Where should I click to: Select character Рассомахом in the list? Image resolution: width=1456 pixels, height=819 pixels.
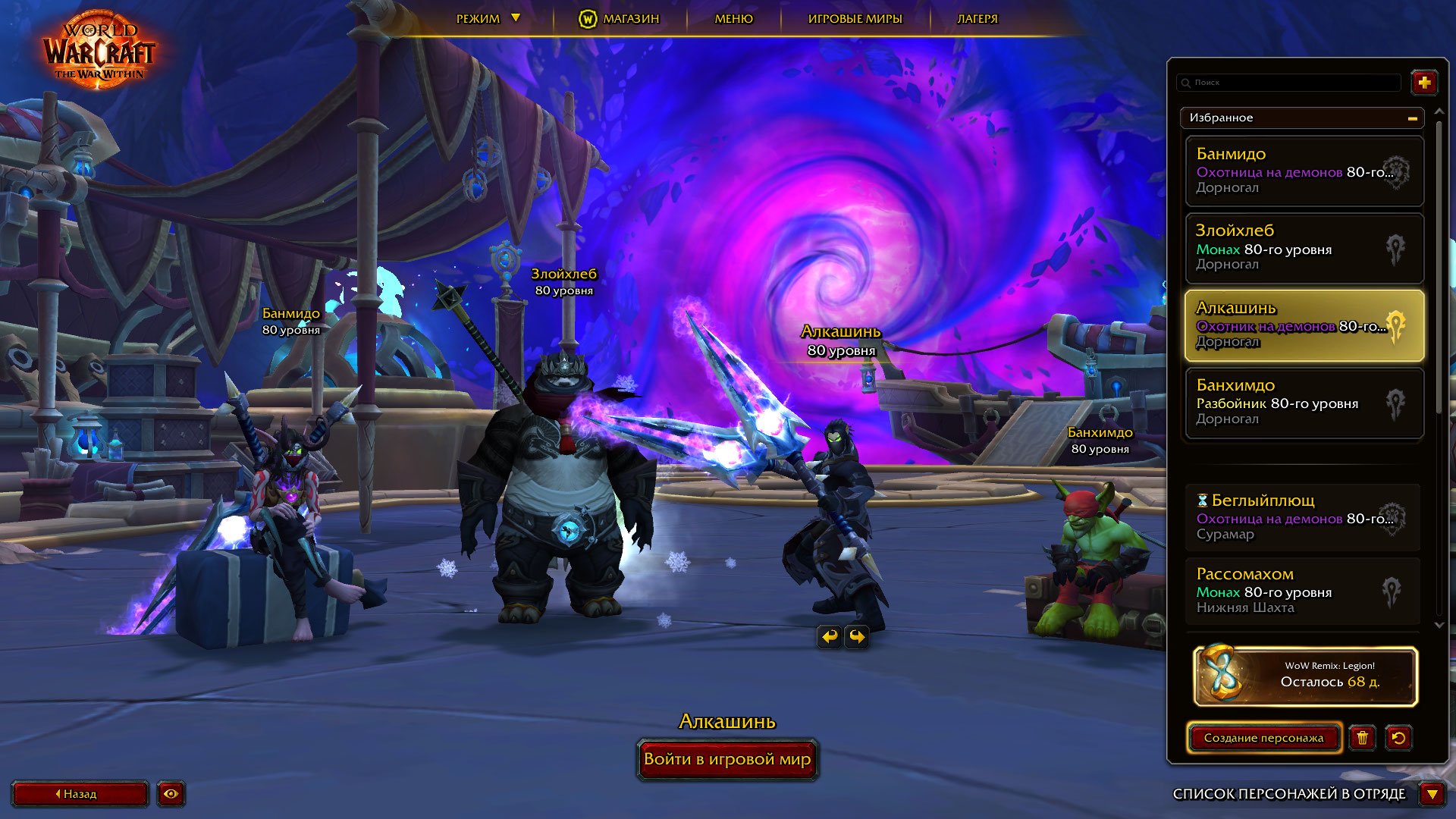tap(1302, 591)
